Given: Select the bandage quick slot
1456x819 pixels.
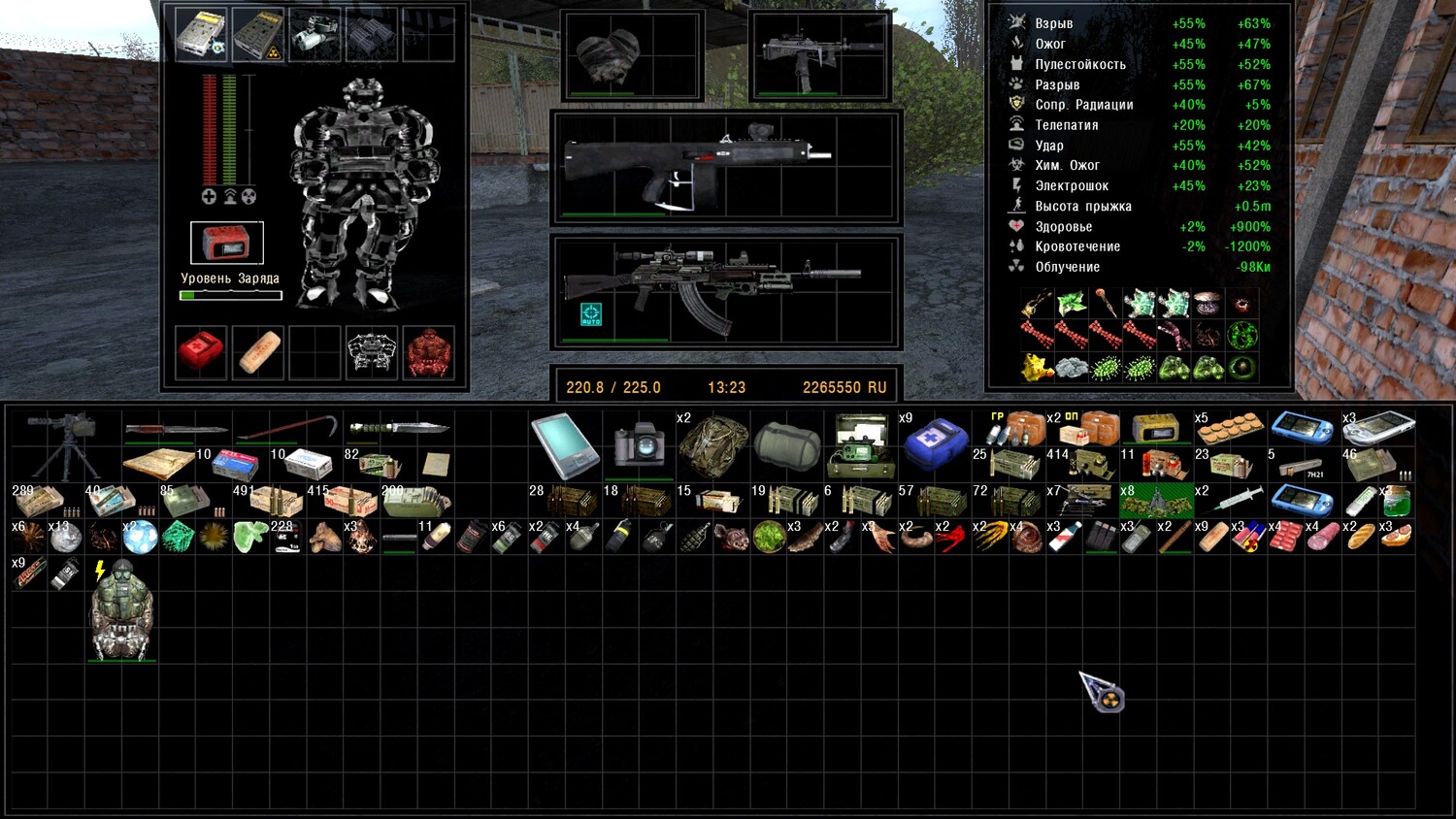Looking at the screenshot, I should pos(257,351).
